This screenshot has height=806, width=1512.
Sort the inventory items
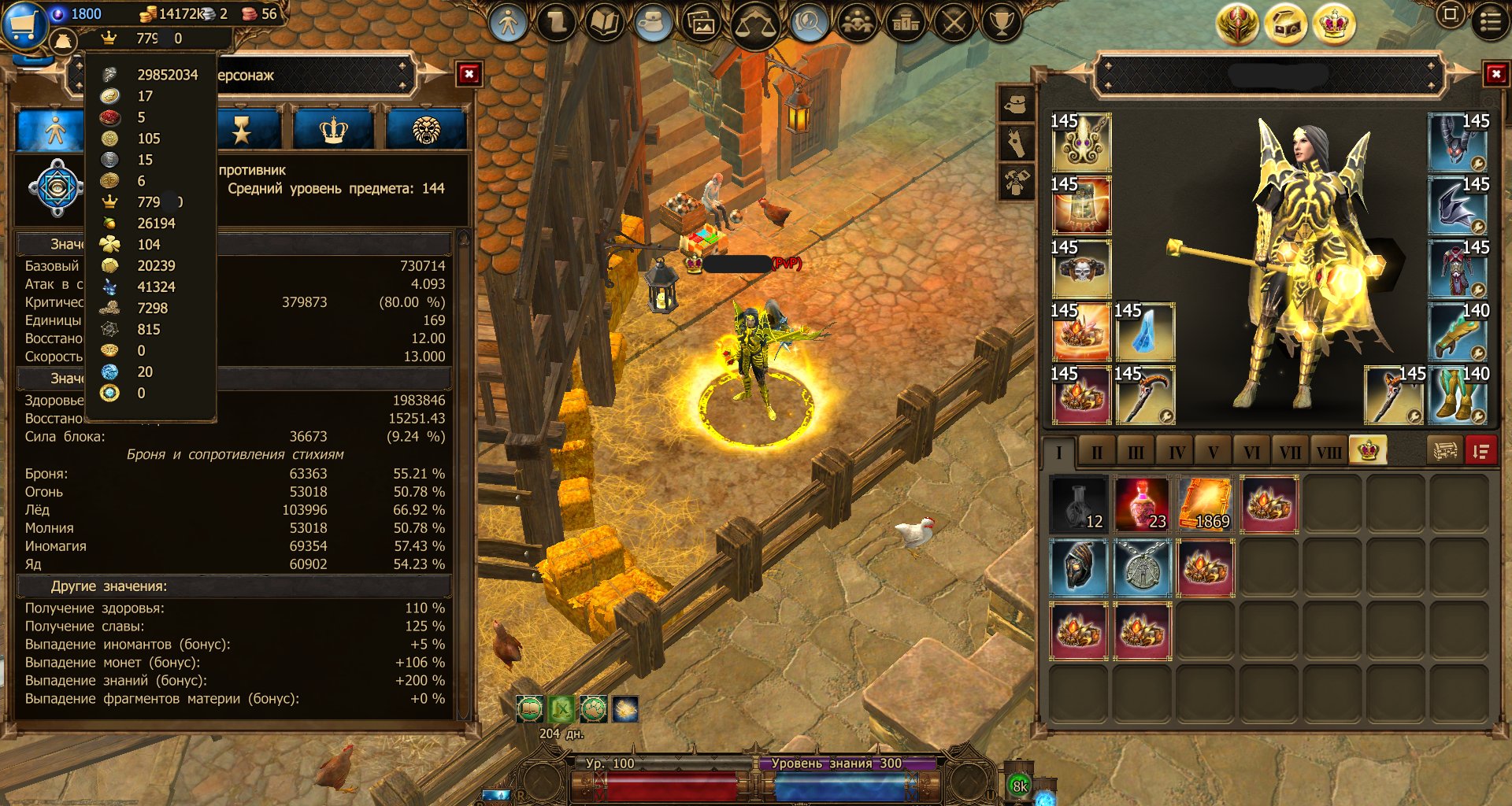click(1480, 452)
